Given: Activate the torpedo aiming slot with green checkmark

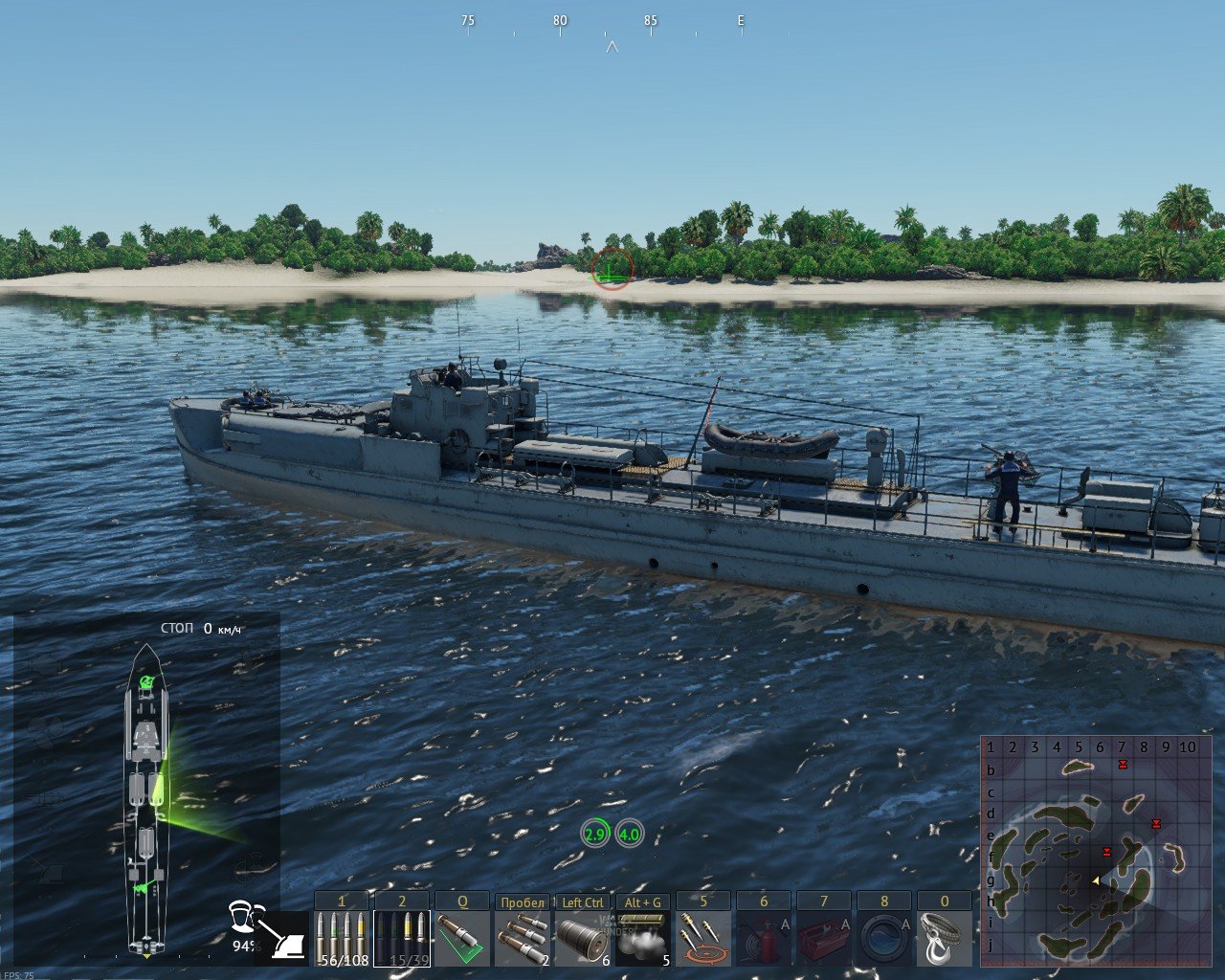Looking at the screenshot, I should [462, 939].
